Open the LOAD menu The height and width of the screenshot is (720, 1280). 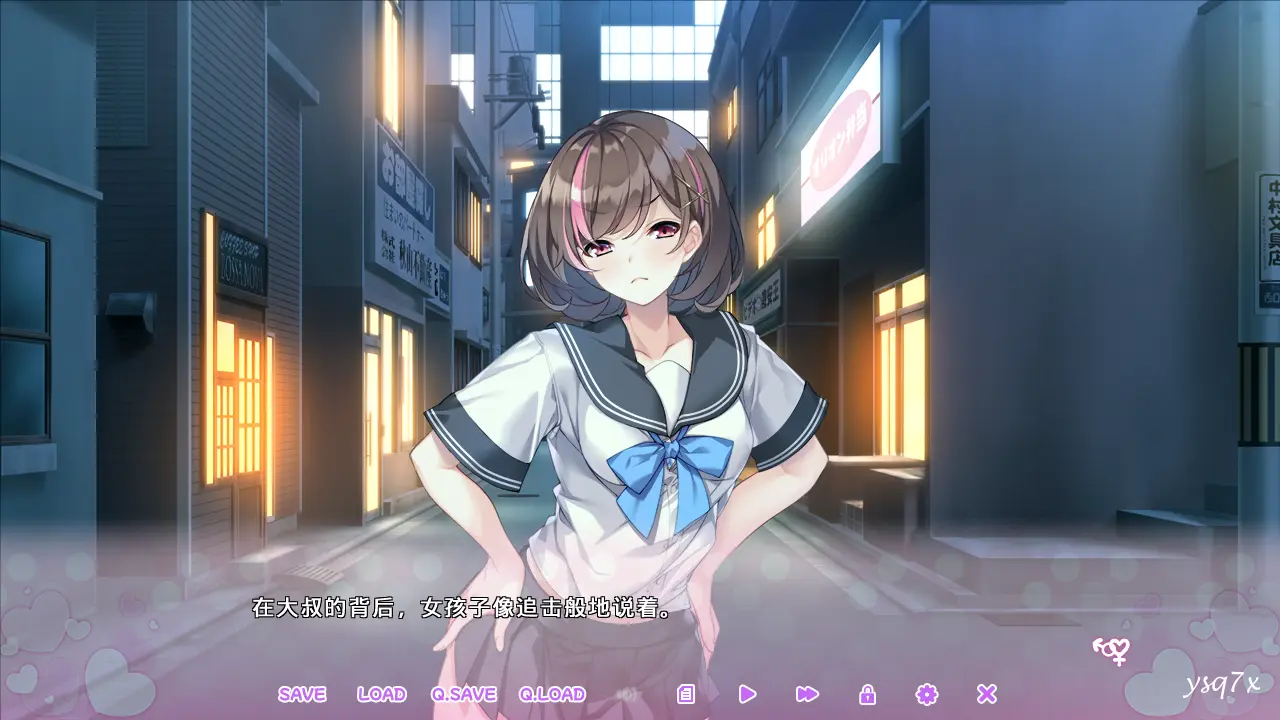(381, 694)
